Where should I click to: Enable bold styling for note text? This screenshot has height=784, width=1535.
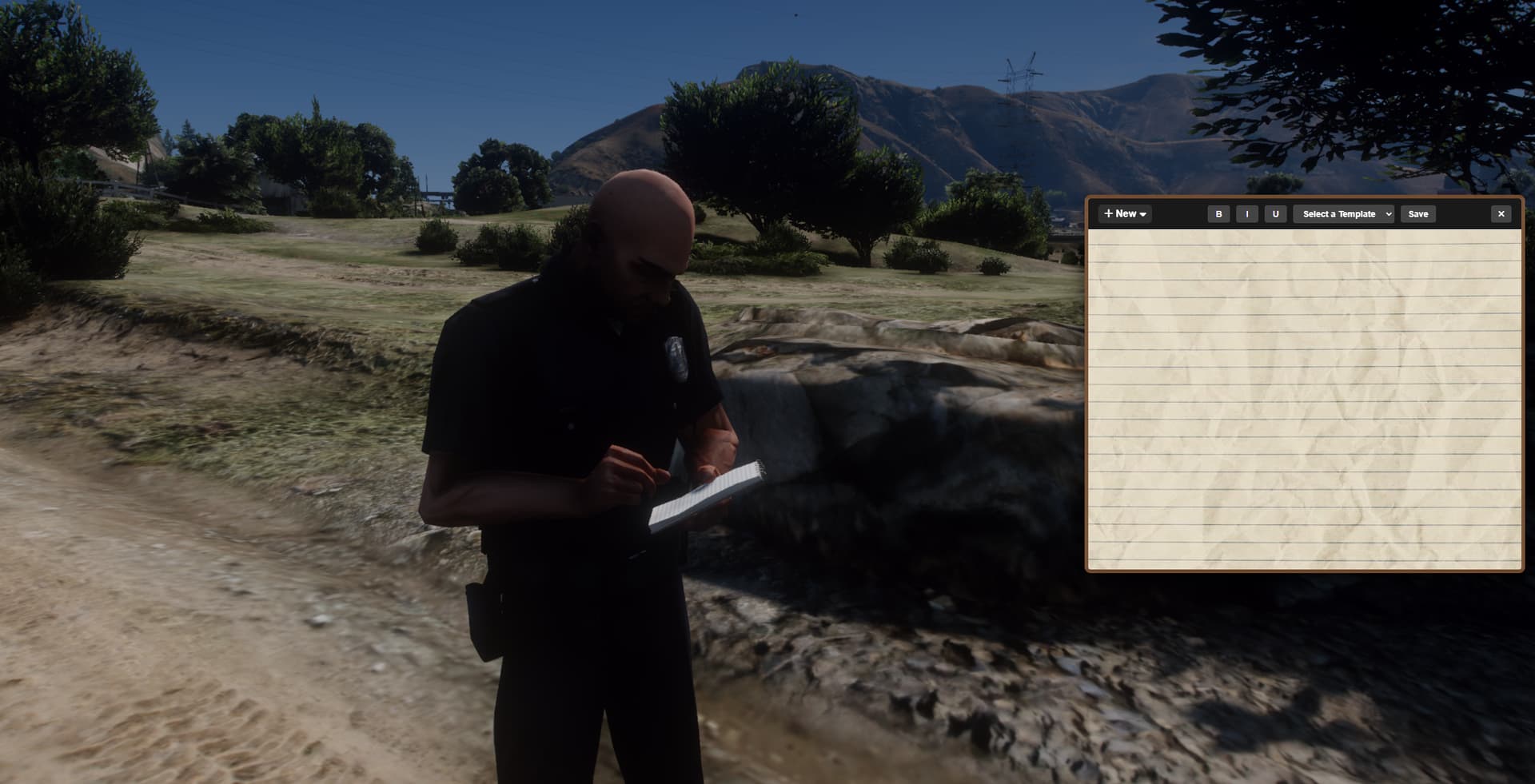coord(1218,213)
